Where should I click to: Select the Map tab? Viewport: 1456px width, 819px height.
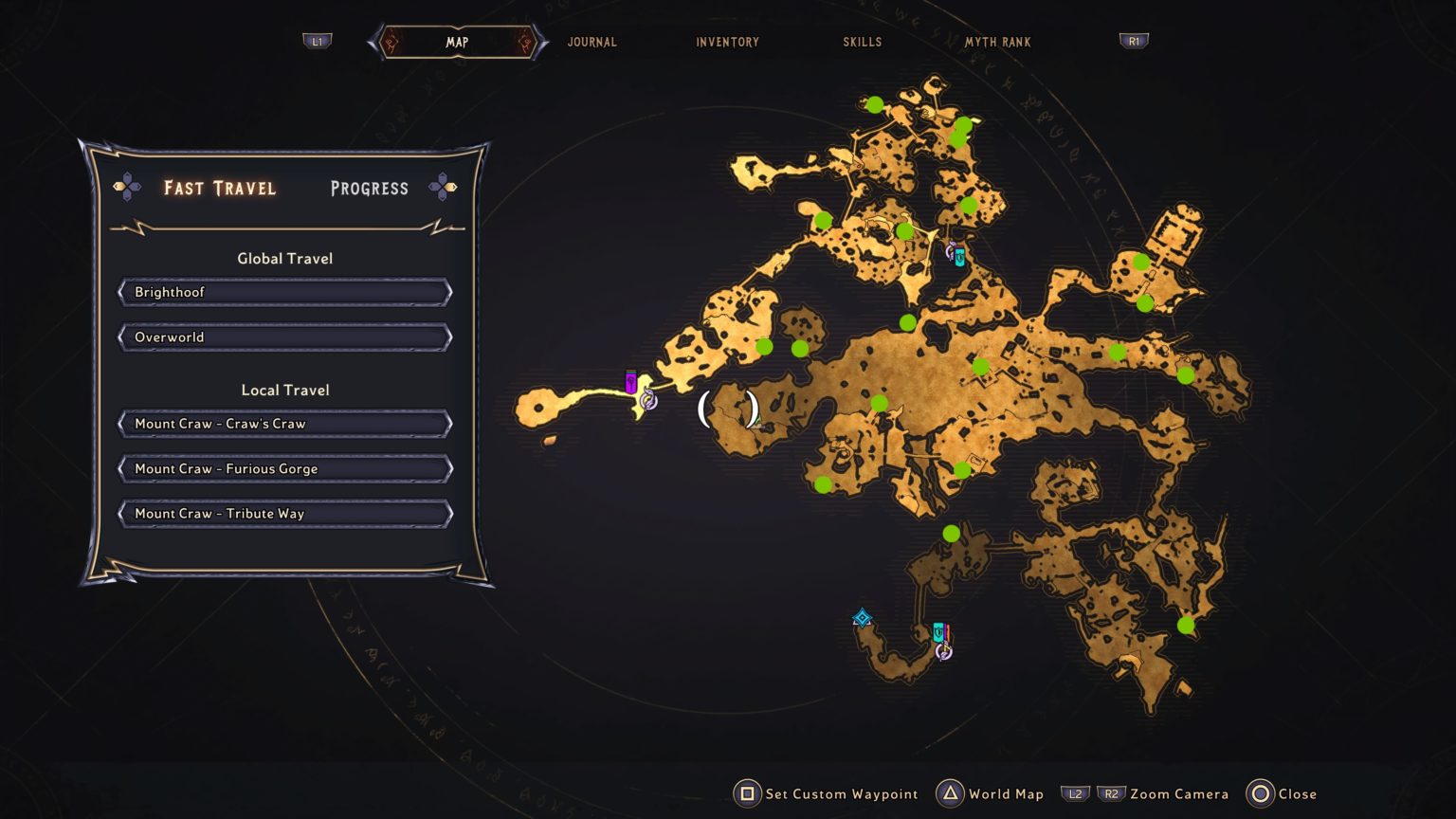[x=457, y=42]
